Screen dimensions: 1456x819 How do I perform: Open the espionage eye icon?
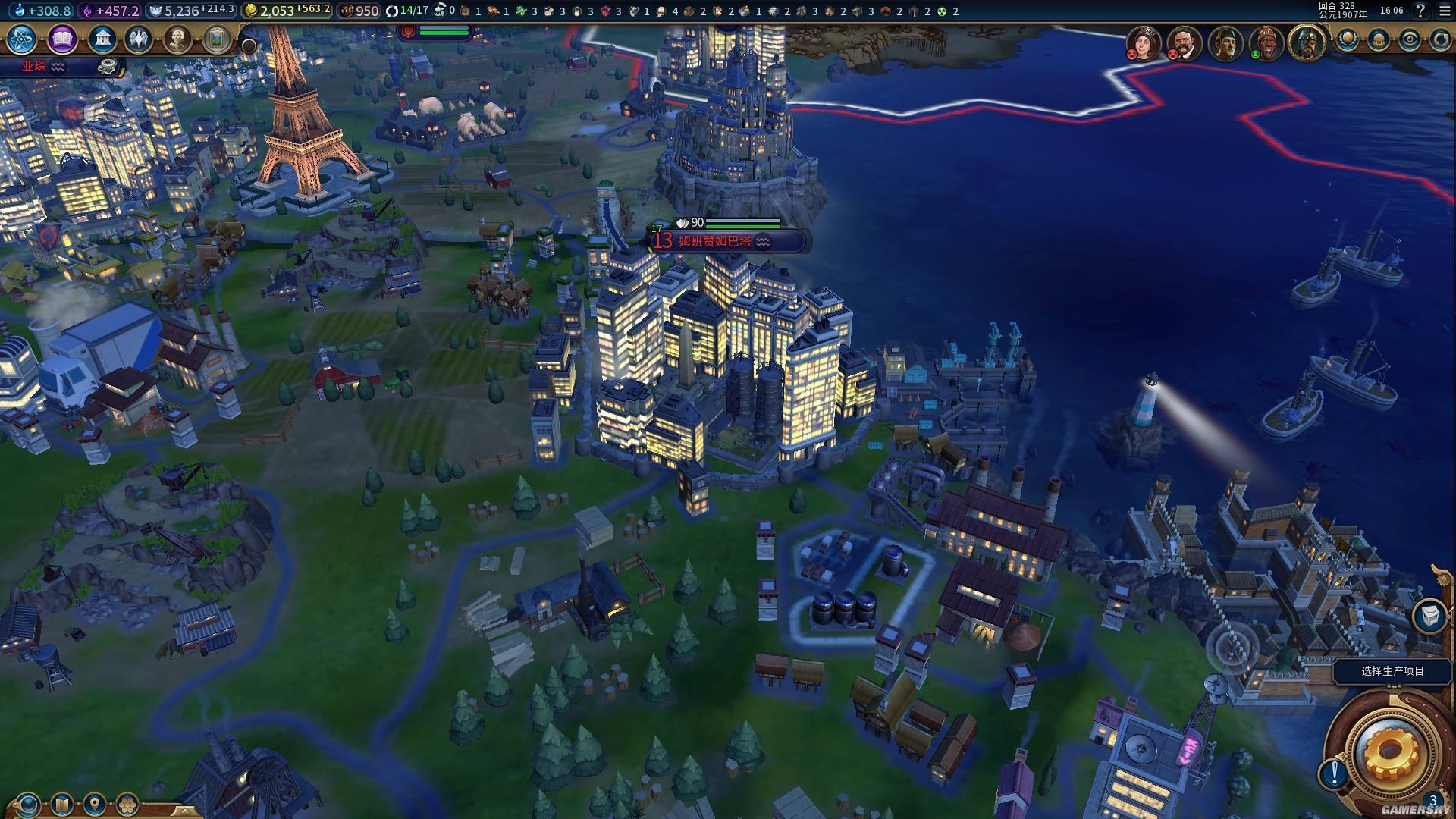tap(1410, 39)
